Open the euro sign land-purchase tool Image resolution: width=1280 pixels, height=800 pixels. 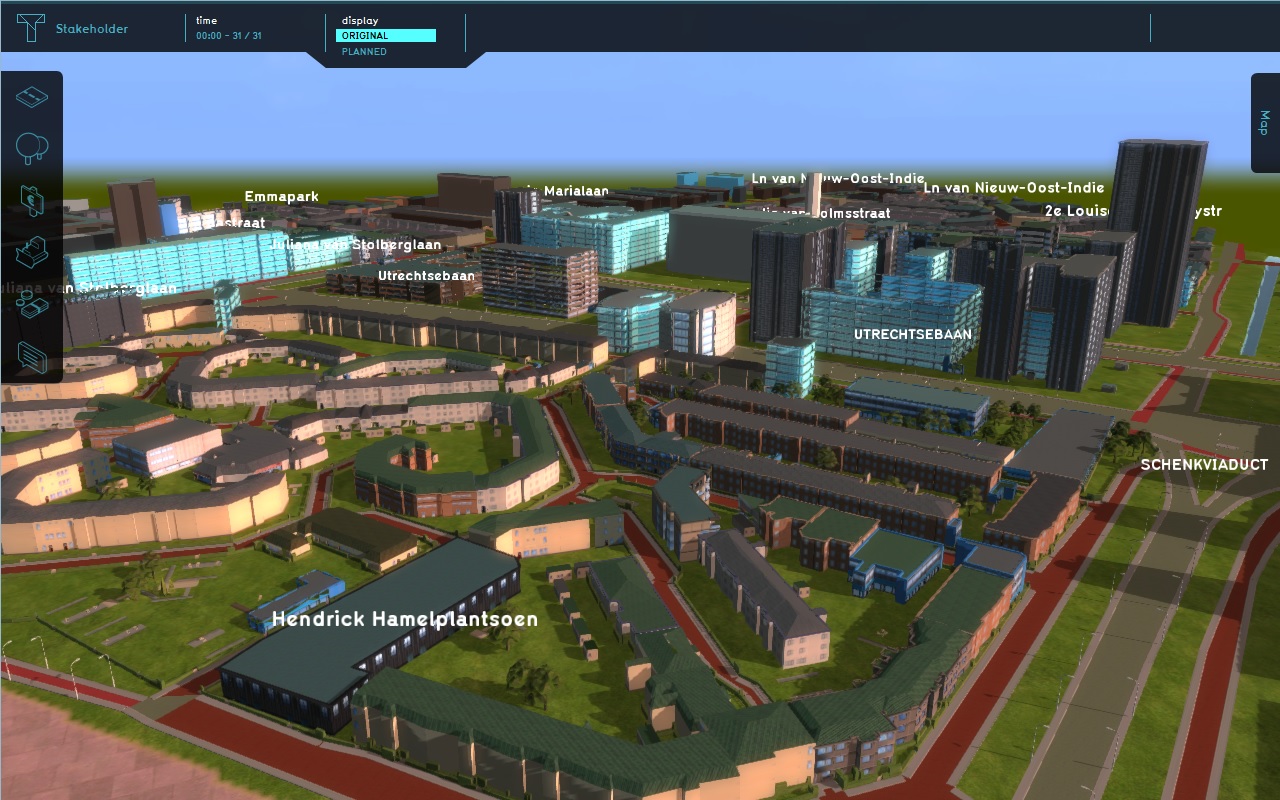pos(32,200)
